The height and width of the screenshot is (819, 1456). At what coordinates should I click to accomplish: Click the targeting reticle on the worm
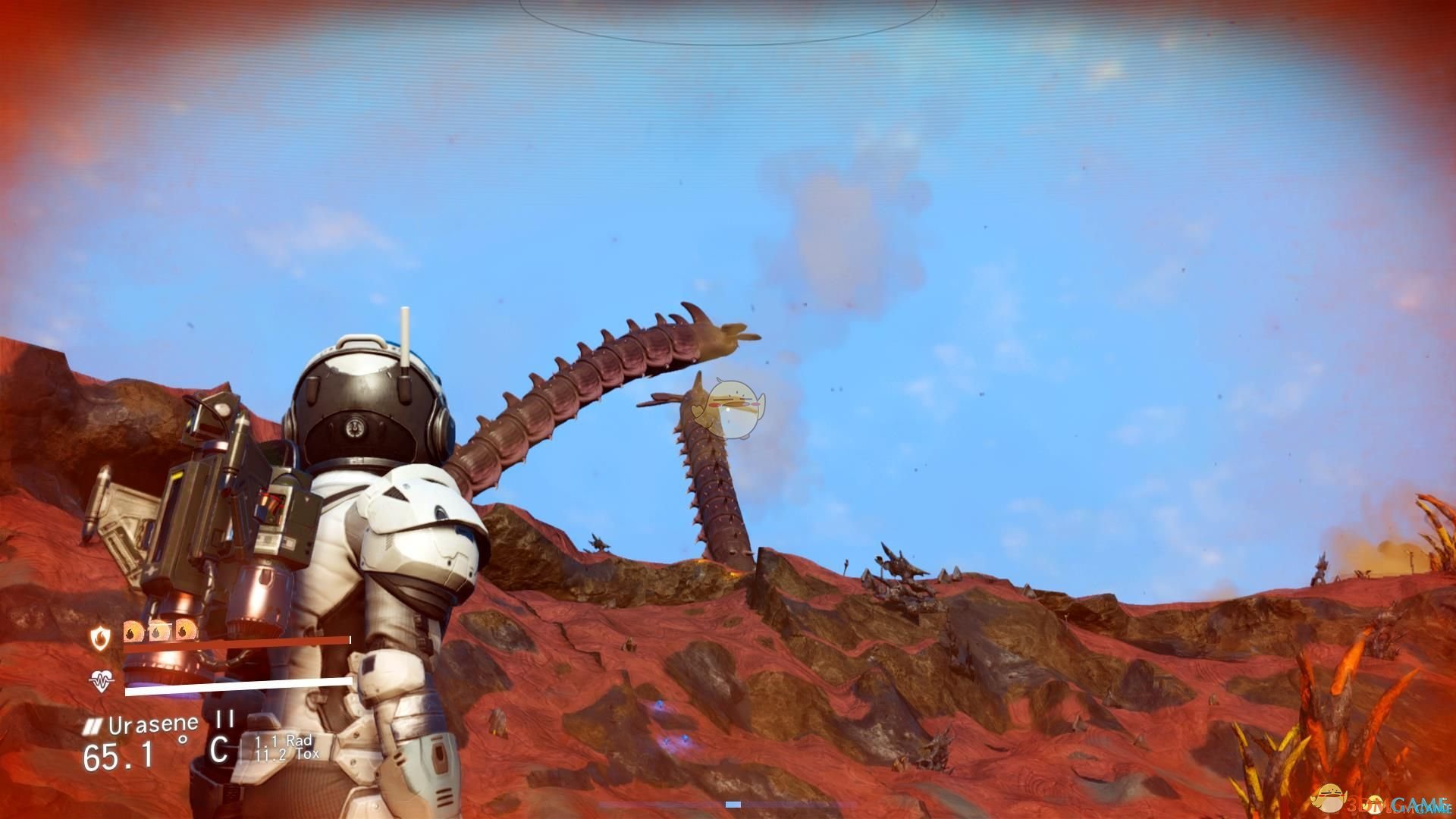(x=729, y=409)
